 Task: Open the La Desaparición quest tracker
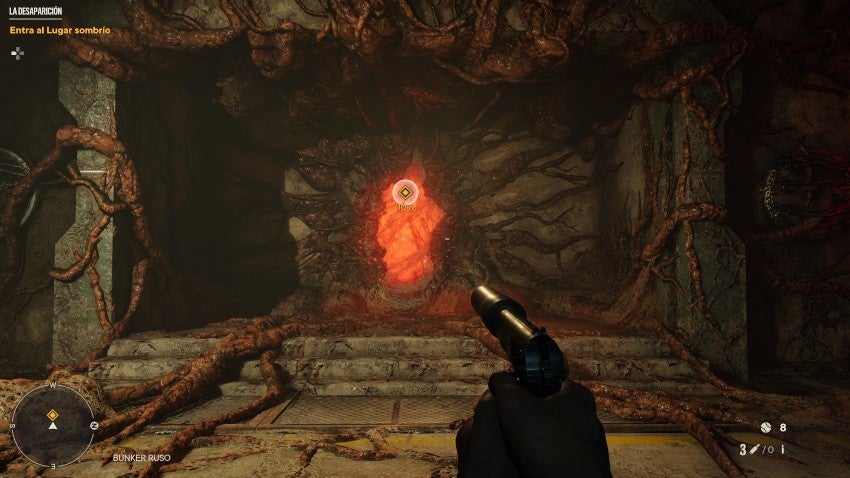(x=35, y=11)
